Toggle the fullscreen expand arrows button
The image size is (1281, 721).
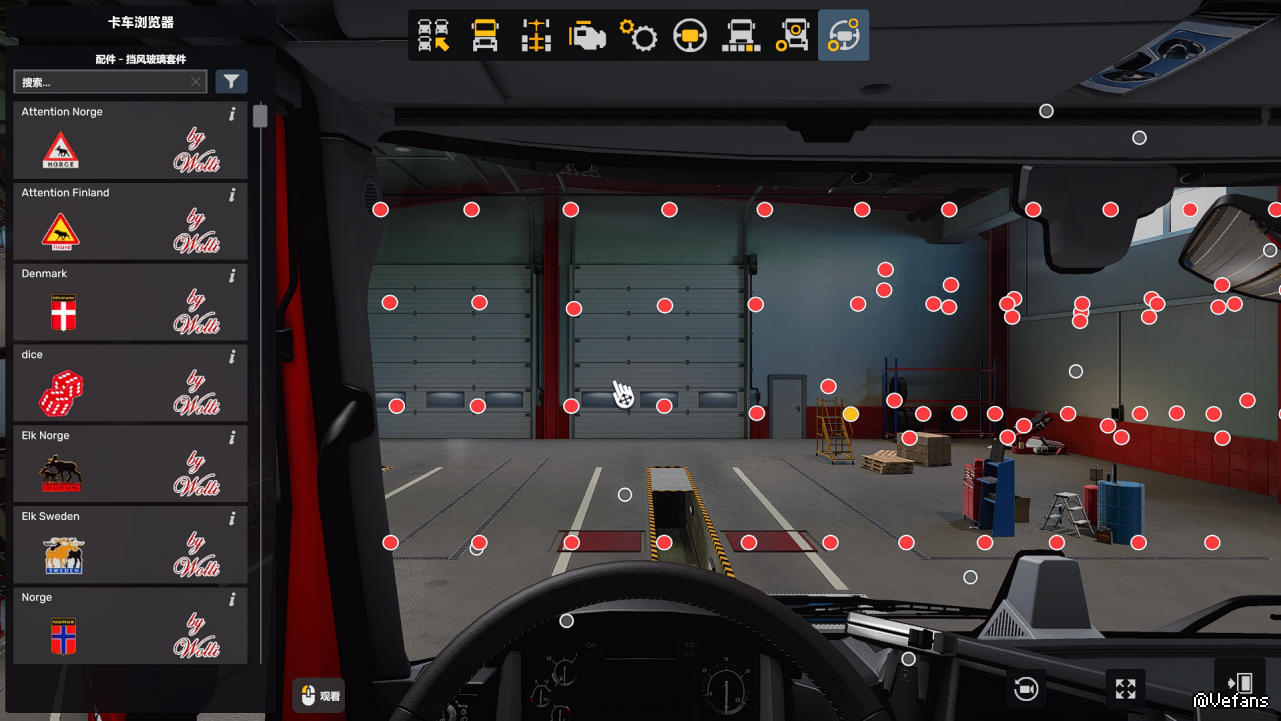[x=1126, y=689]
